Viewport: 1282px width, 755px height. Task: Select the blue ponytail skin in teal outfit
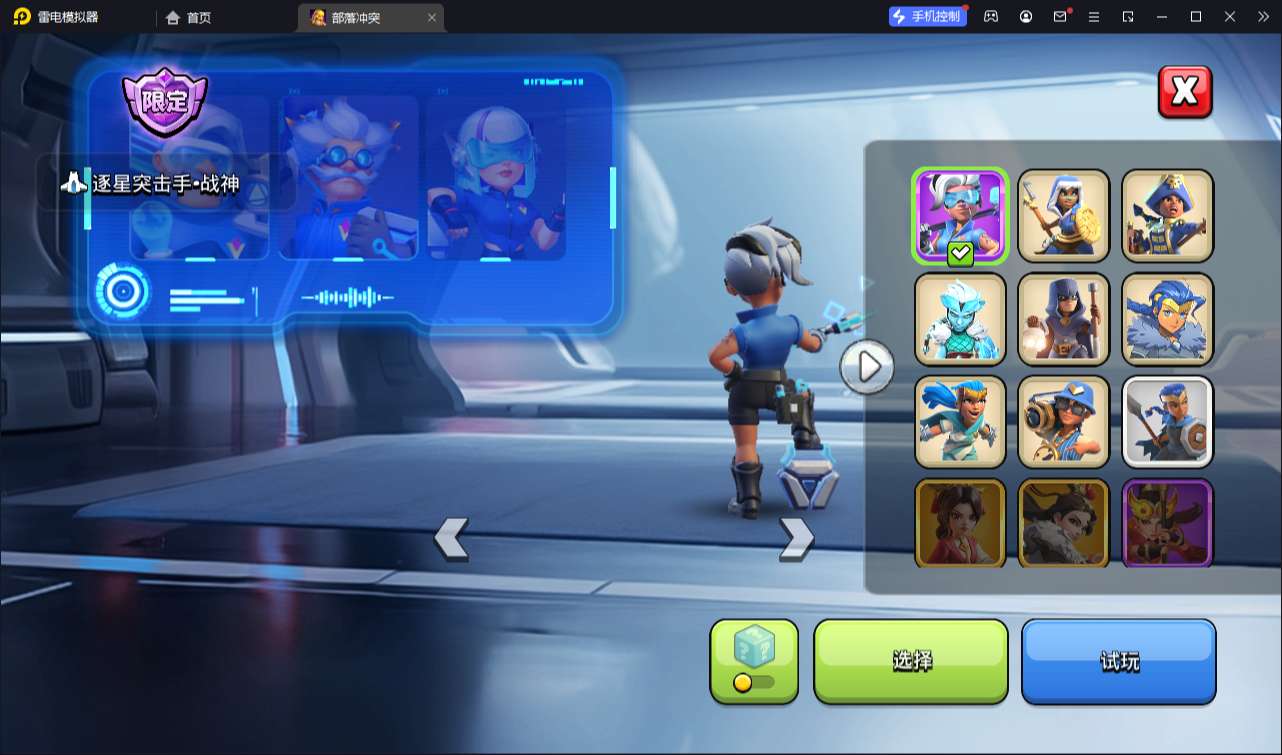(960, 422)
